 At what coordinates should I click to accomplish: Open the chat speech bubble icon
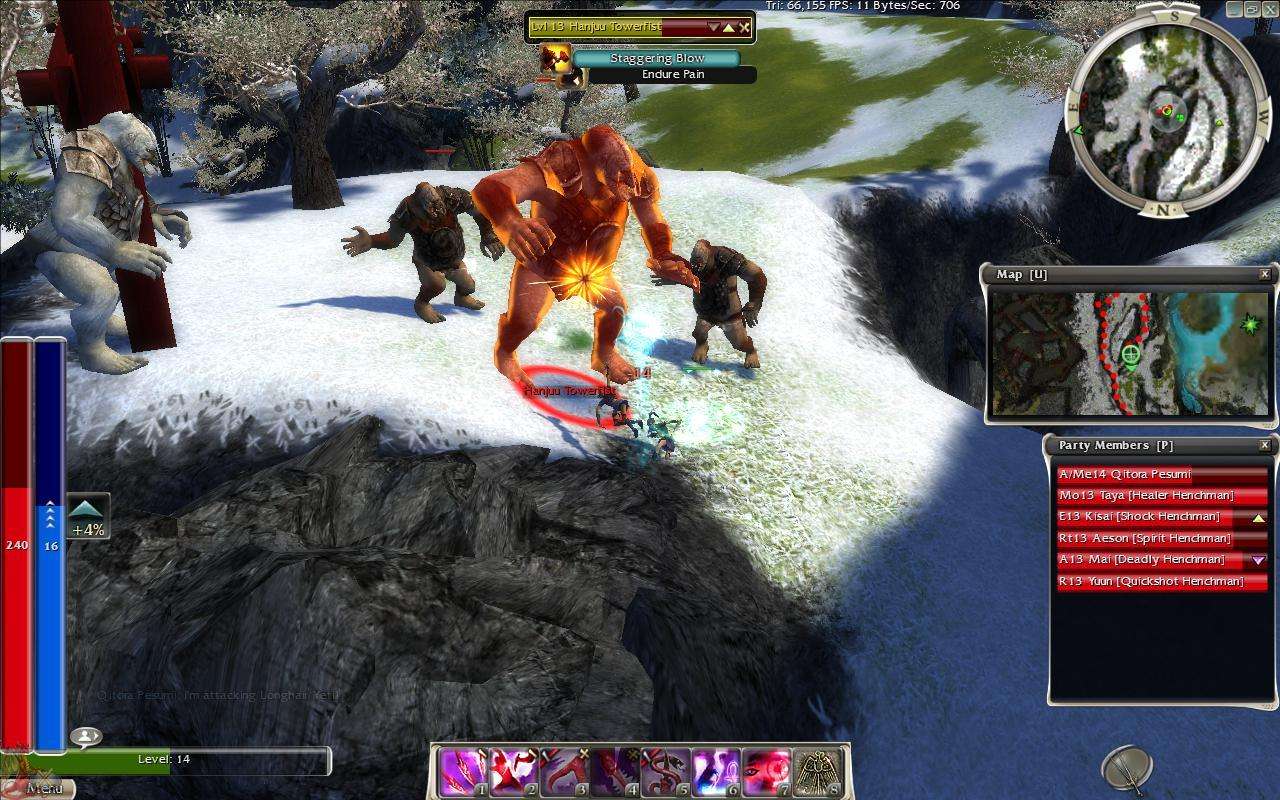pyautogui.click(x=86, y=737)
